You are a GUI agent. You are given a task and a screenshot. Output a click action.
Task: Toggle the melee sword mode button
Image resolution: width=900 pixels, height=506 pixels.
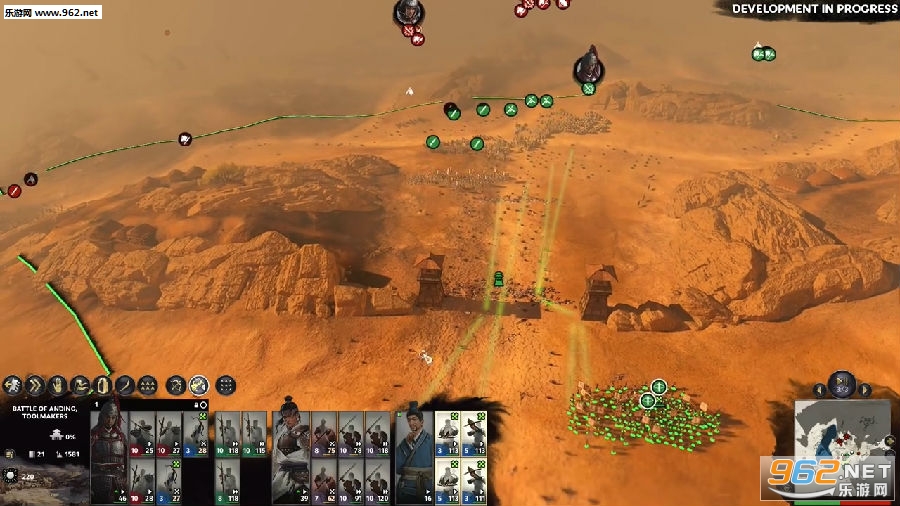click(125, 384)
